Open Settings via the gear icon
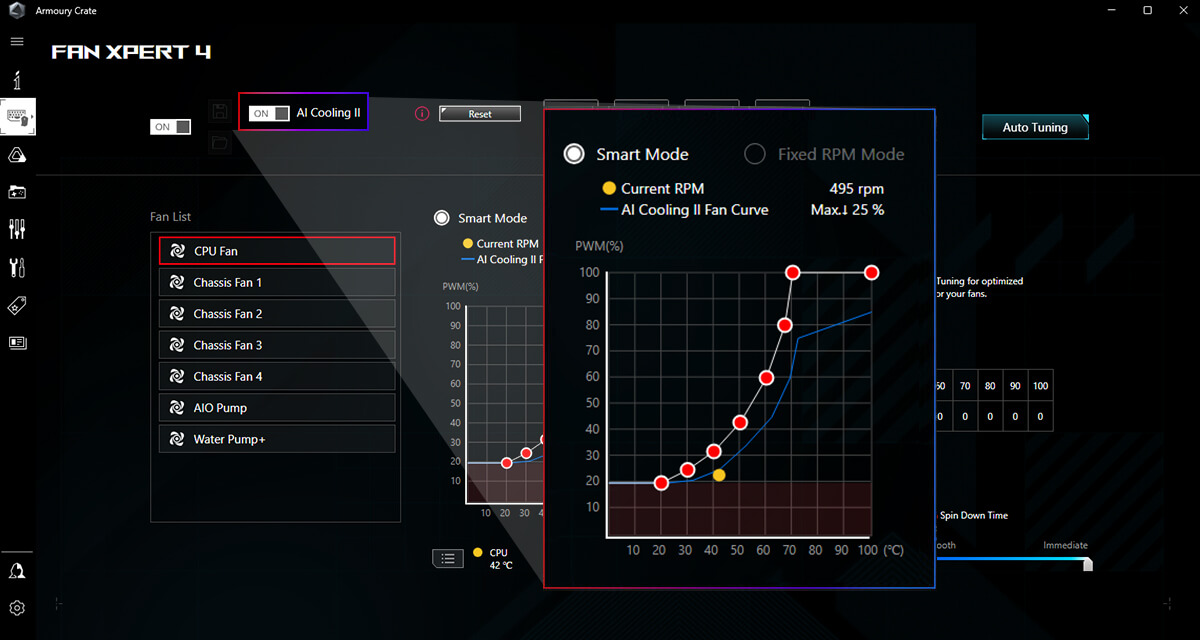This screenshot has width=1200, height=640. tap(17, 608)
